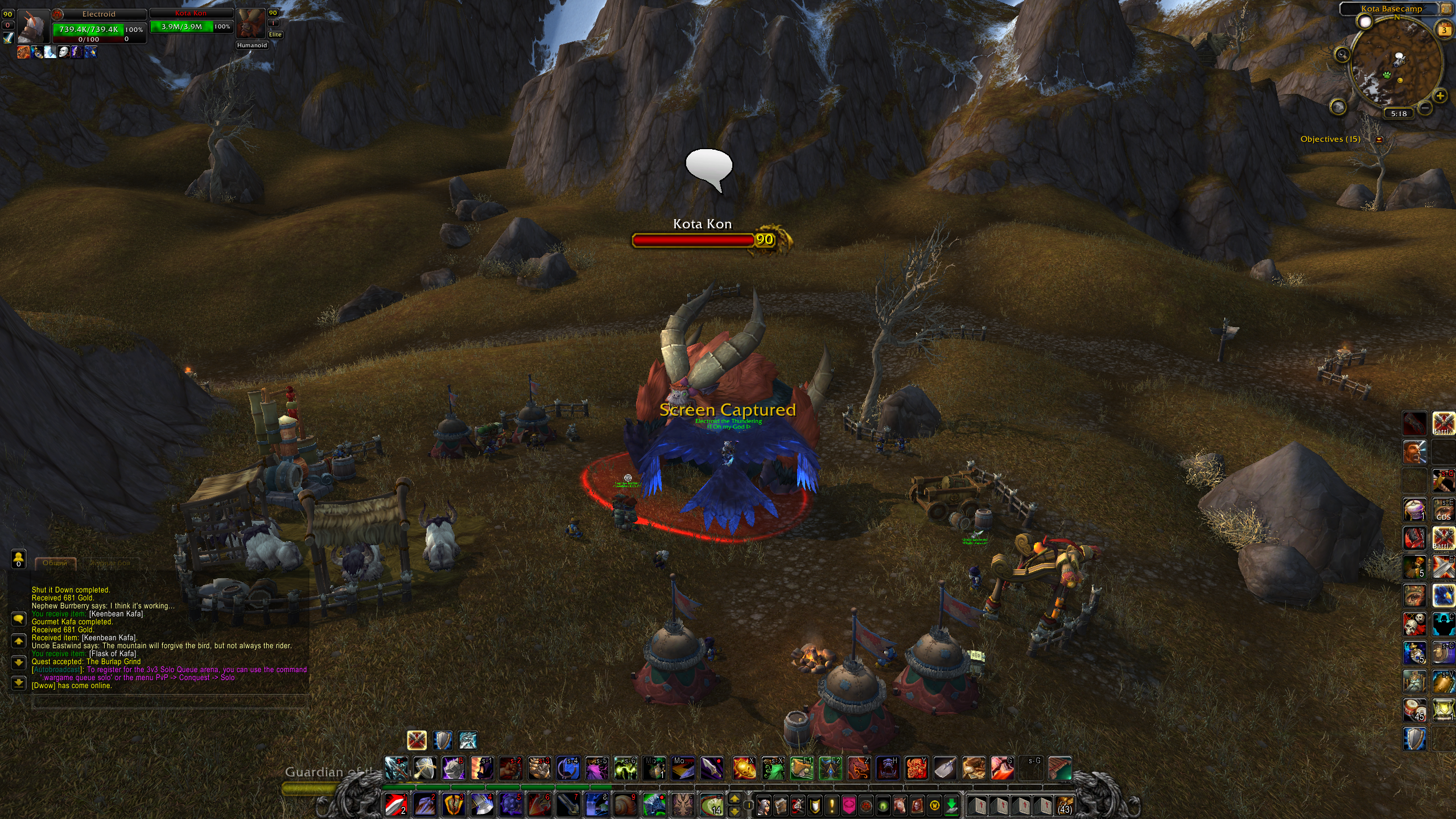This screenshot has width=1456, height=819.
Task: Open the calendar showing day 3
Action: 1444,30
